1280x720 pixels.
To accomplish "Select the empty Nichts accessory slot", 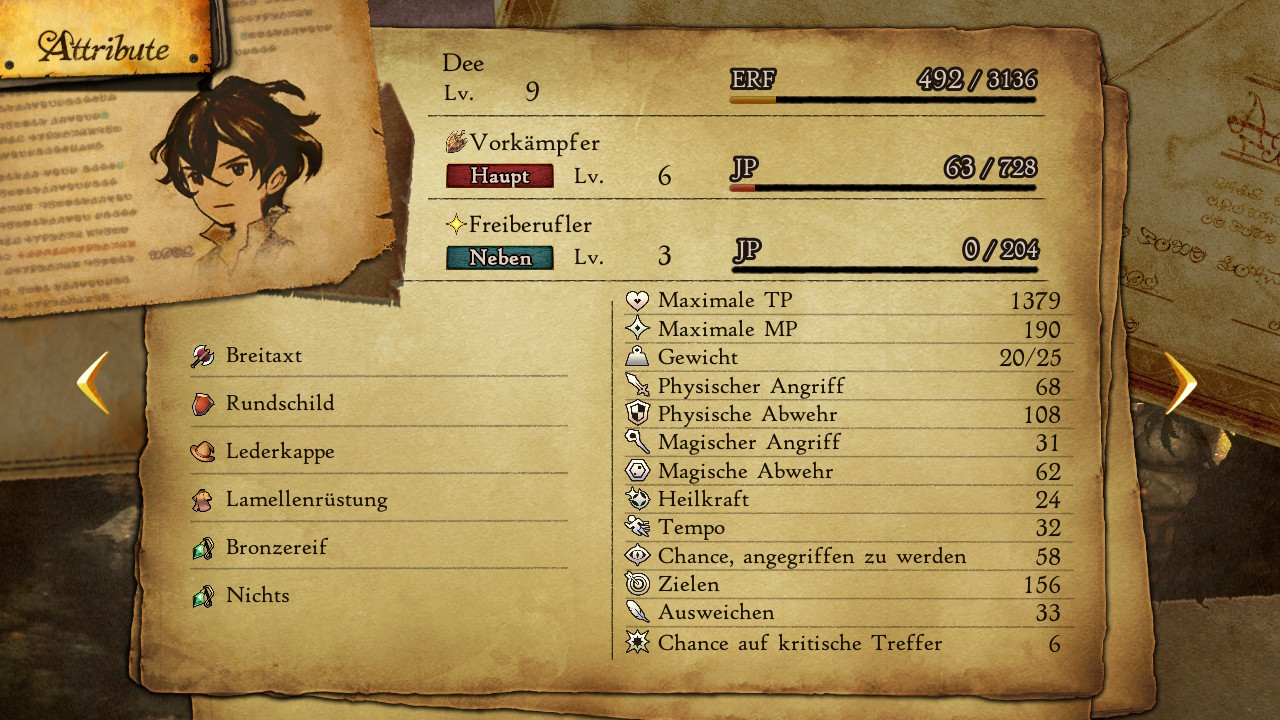I will [x=258, y=596].
